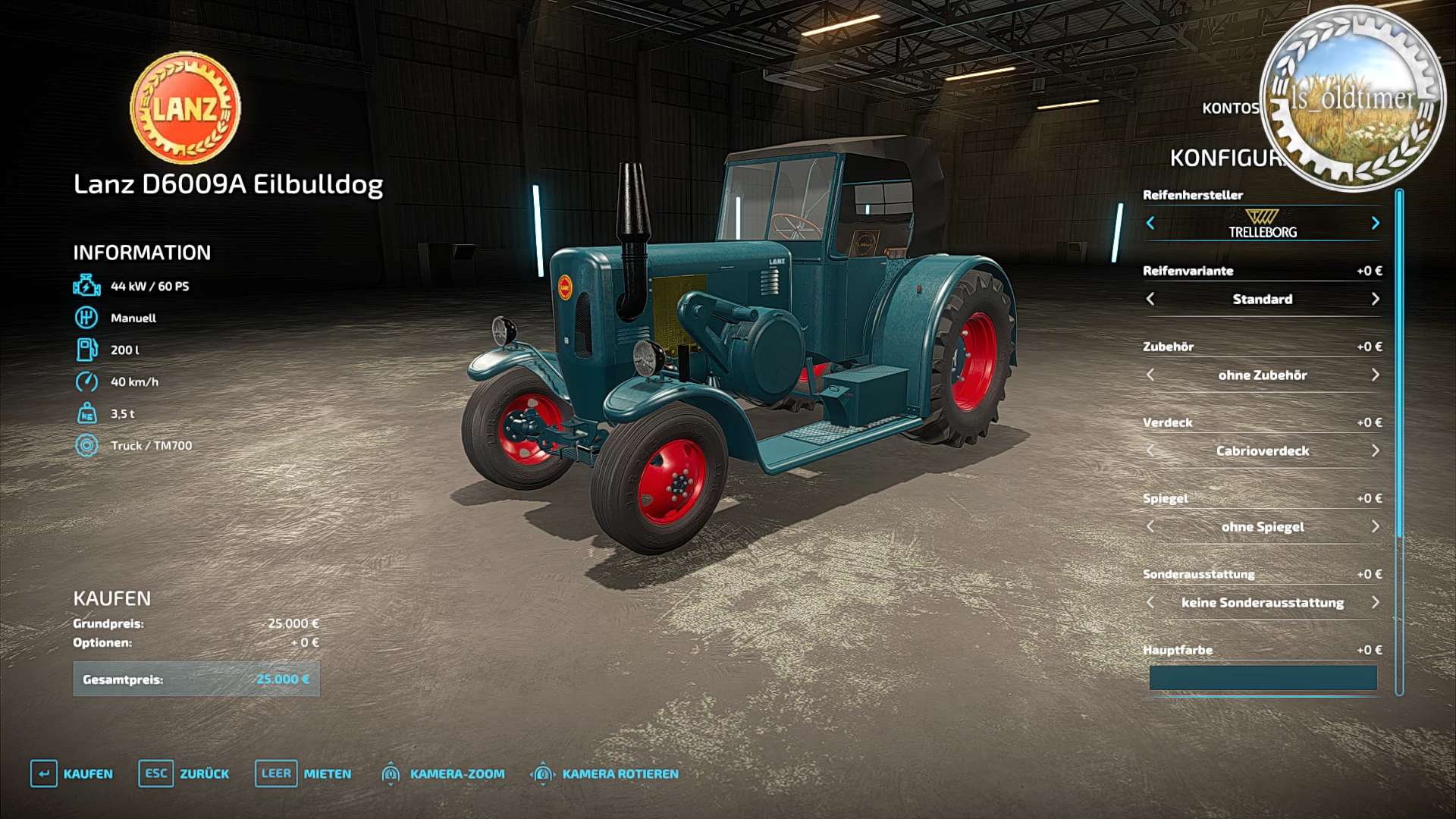Viewport: 1456px width, 819px height.
Task: Choose the previous Spiegel mirror option
Action: pyautogui.click(x=1150, y=526)
